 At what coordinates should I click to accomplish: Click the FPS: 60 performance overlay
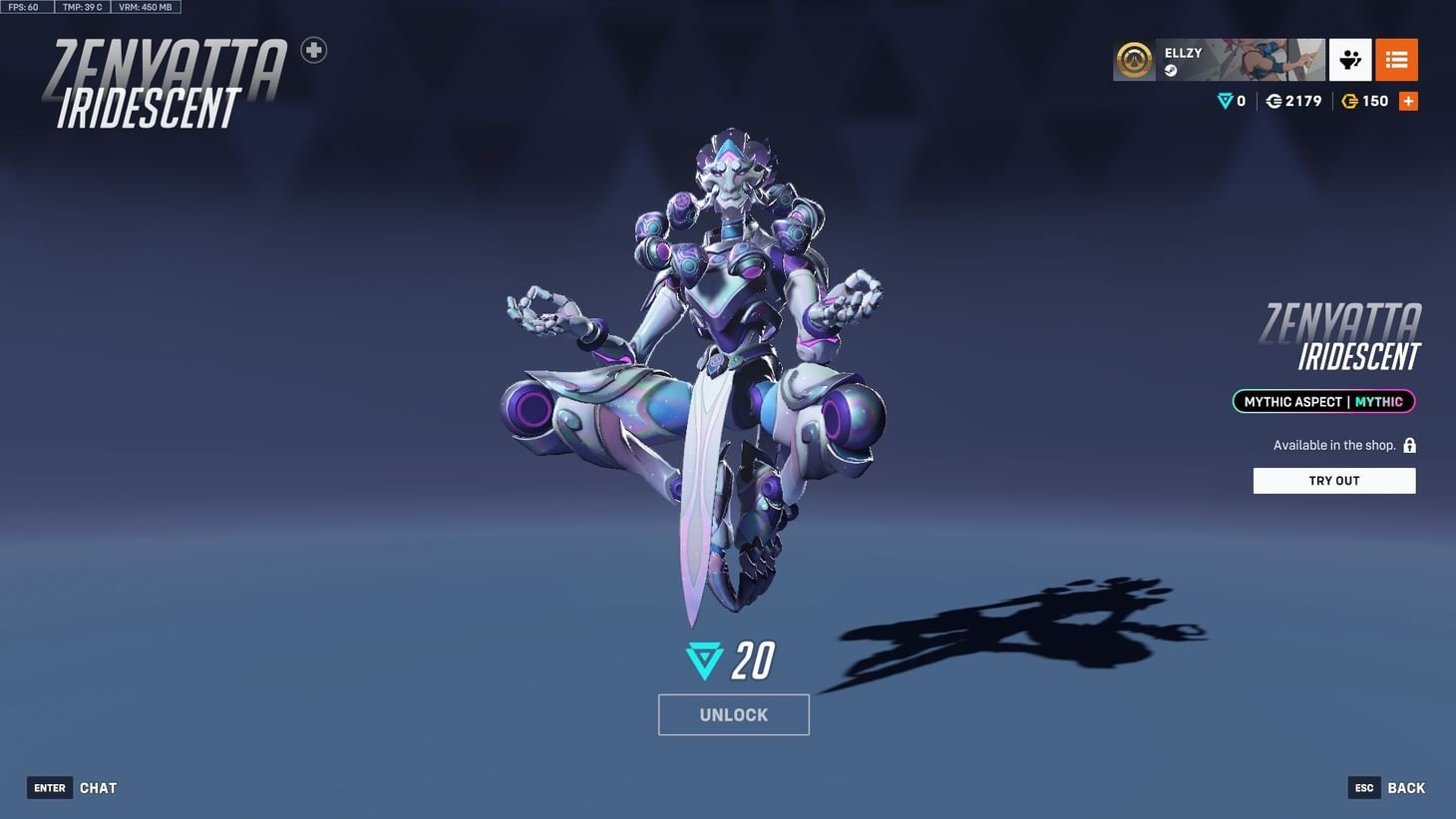[22, 6]
